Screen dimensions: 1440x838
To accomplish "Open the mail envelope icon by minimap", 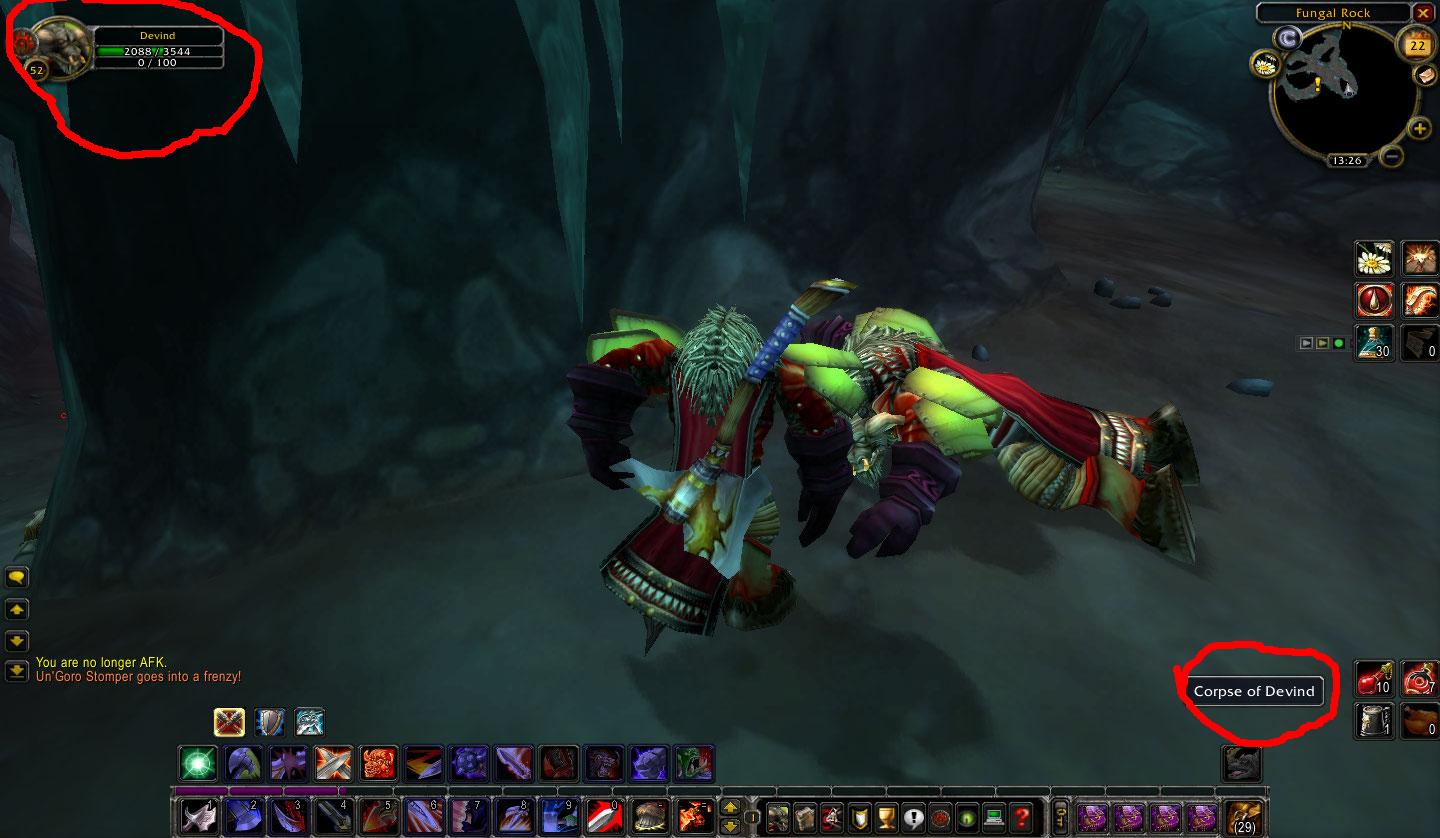I will (1424, 75).
